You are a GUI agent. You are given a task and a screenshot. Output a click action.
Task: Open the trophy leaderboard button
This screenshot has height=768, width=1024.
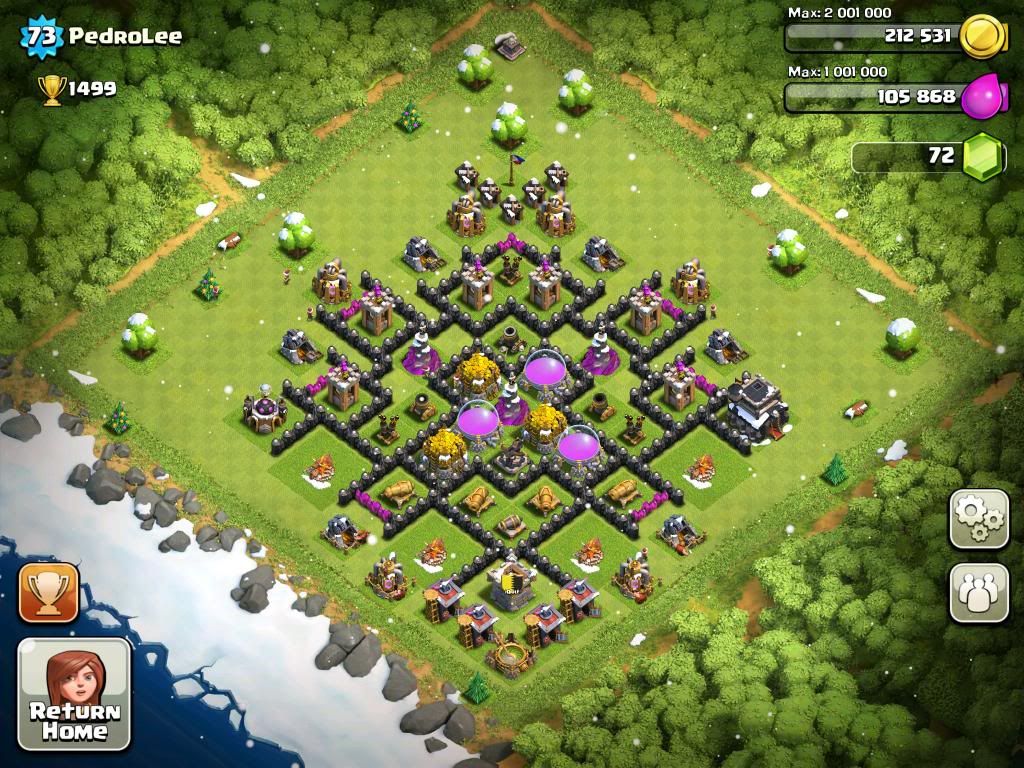(48, 593)
